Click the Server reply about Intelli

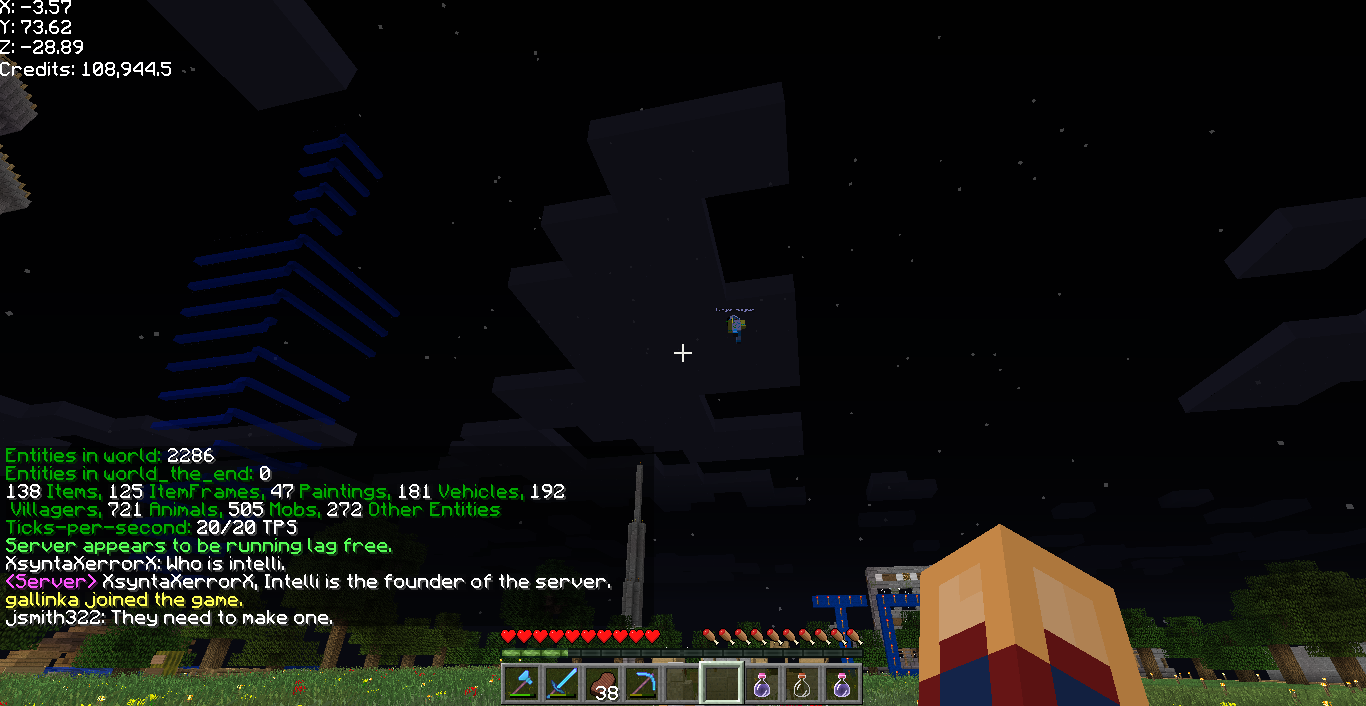tap(307, 582)
